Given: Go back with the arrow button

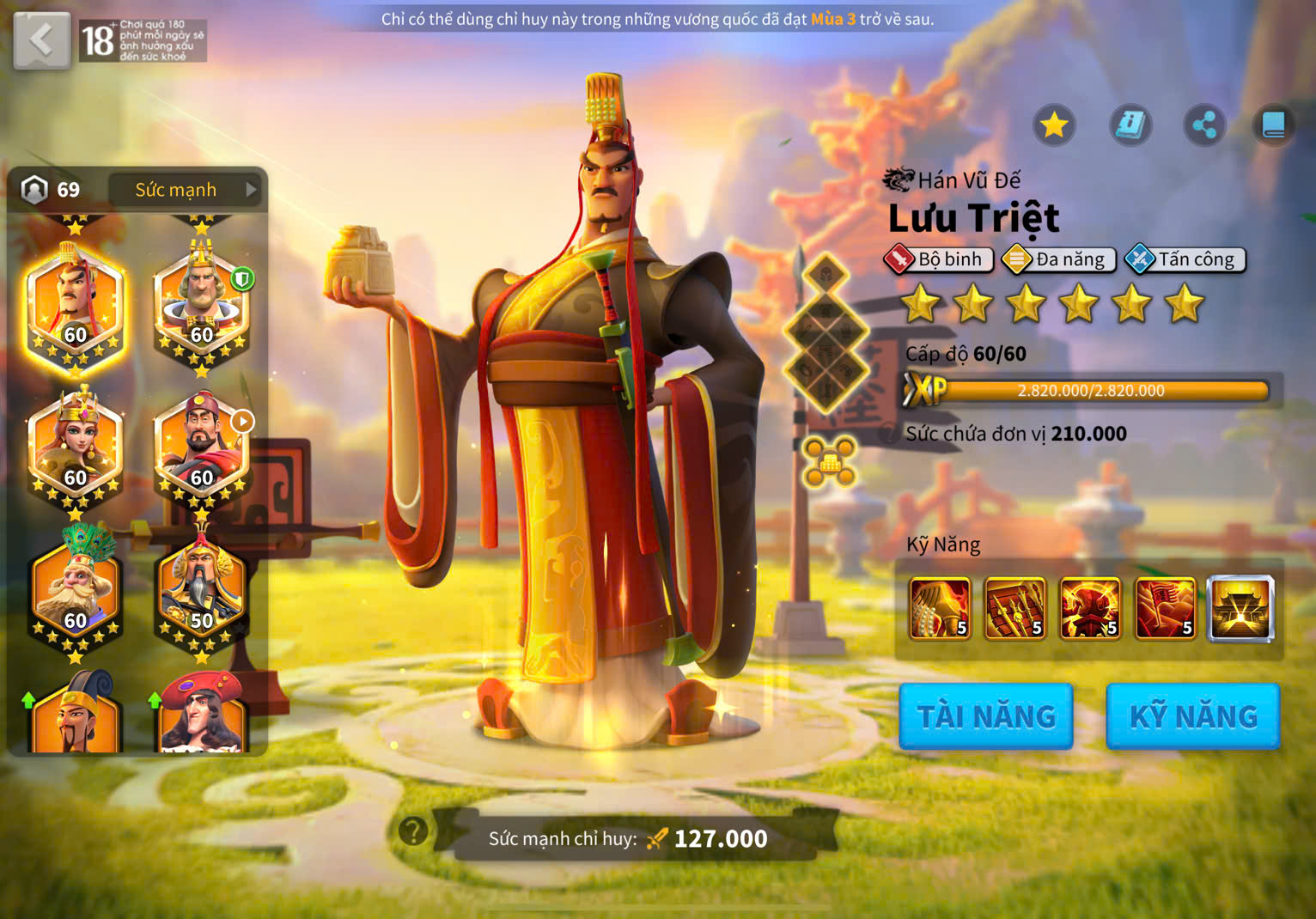Looking at the screenshot, I should click(x=41, y=40).
